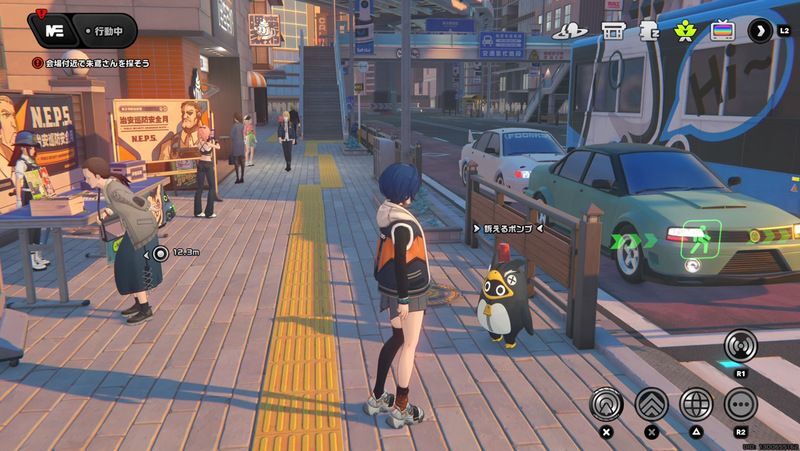The width and height of the screenshot is (800, 451).
Task: Open the storefront shop icon
Action: coord(615,31)
